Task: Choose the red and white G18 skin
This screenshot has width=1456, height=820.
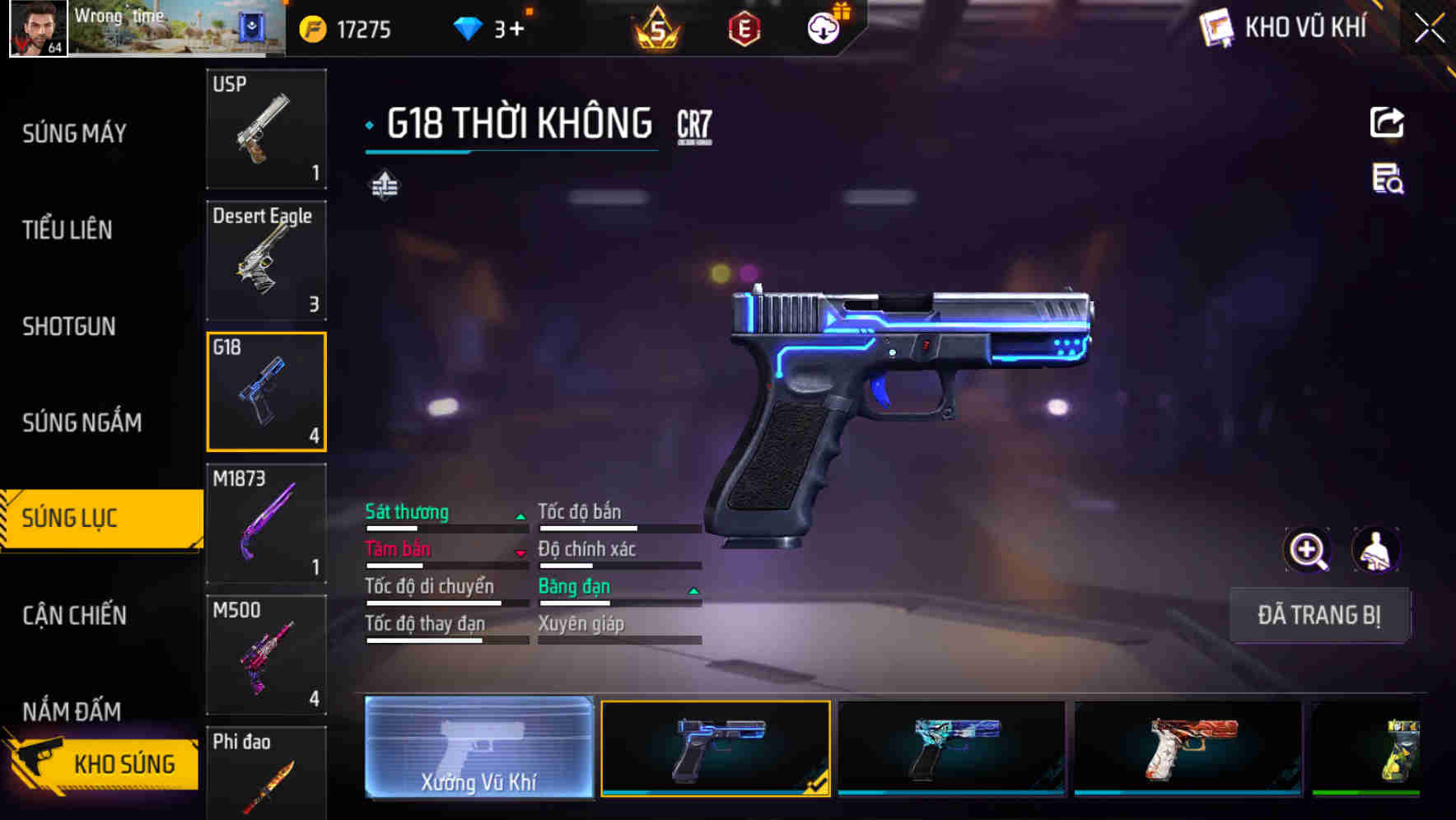Action: (1188, 748)
